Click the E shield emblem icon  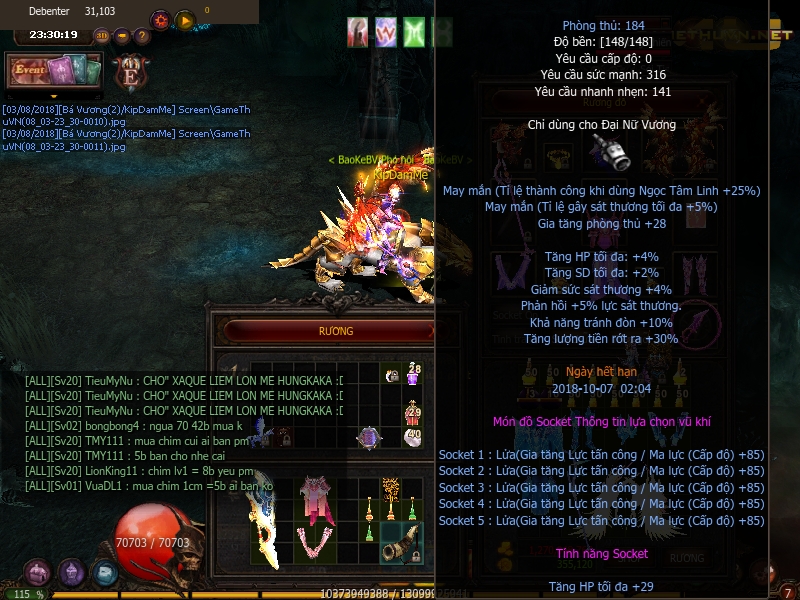click(x=129, y=71)
